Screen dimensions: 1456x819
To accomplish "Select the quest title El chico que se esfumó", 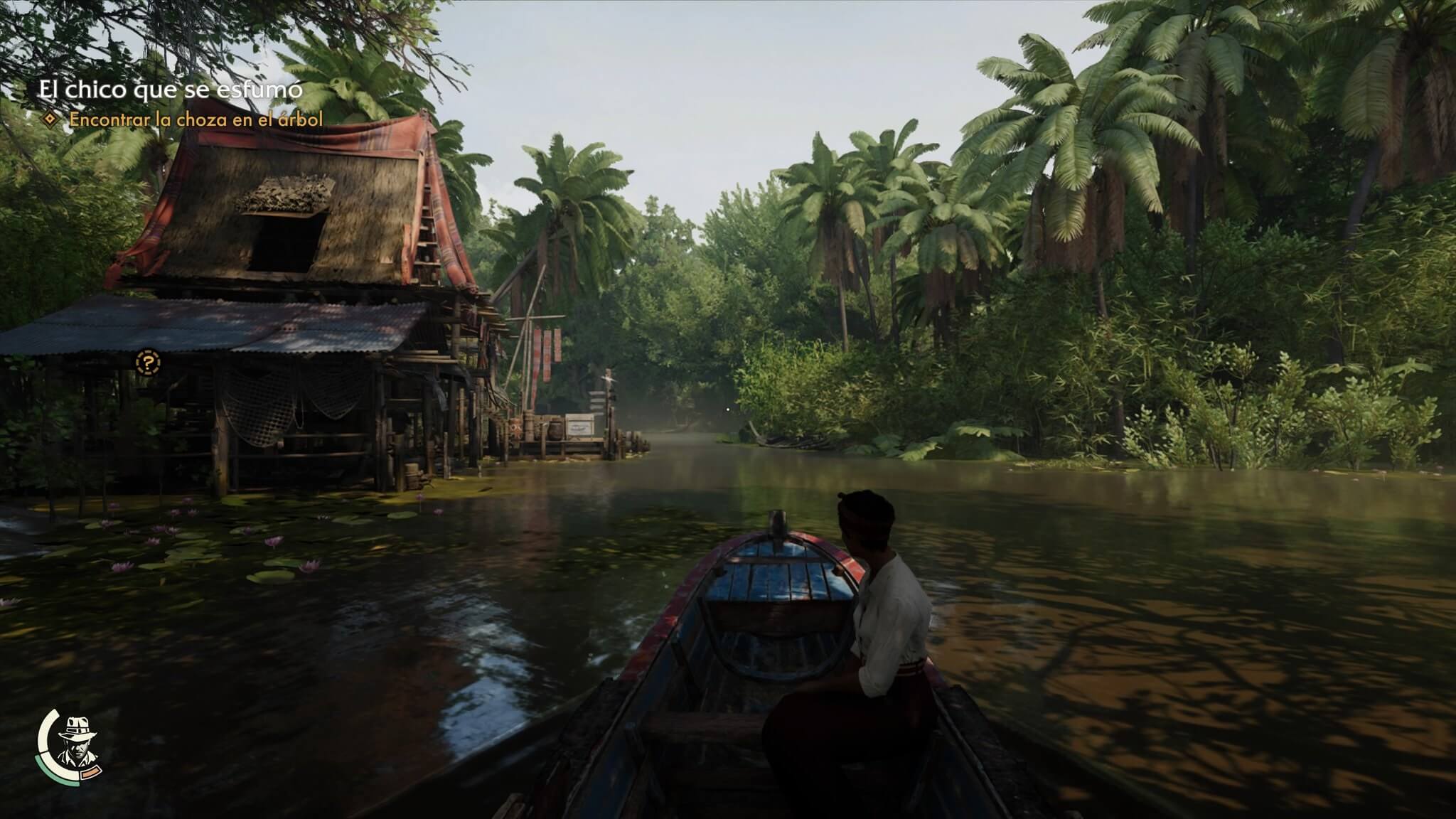I will click(x=170, y=90).
